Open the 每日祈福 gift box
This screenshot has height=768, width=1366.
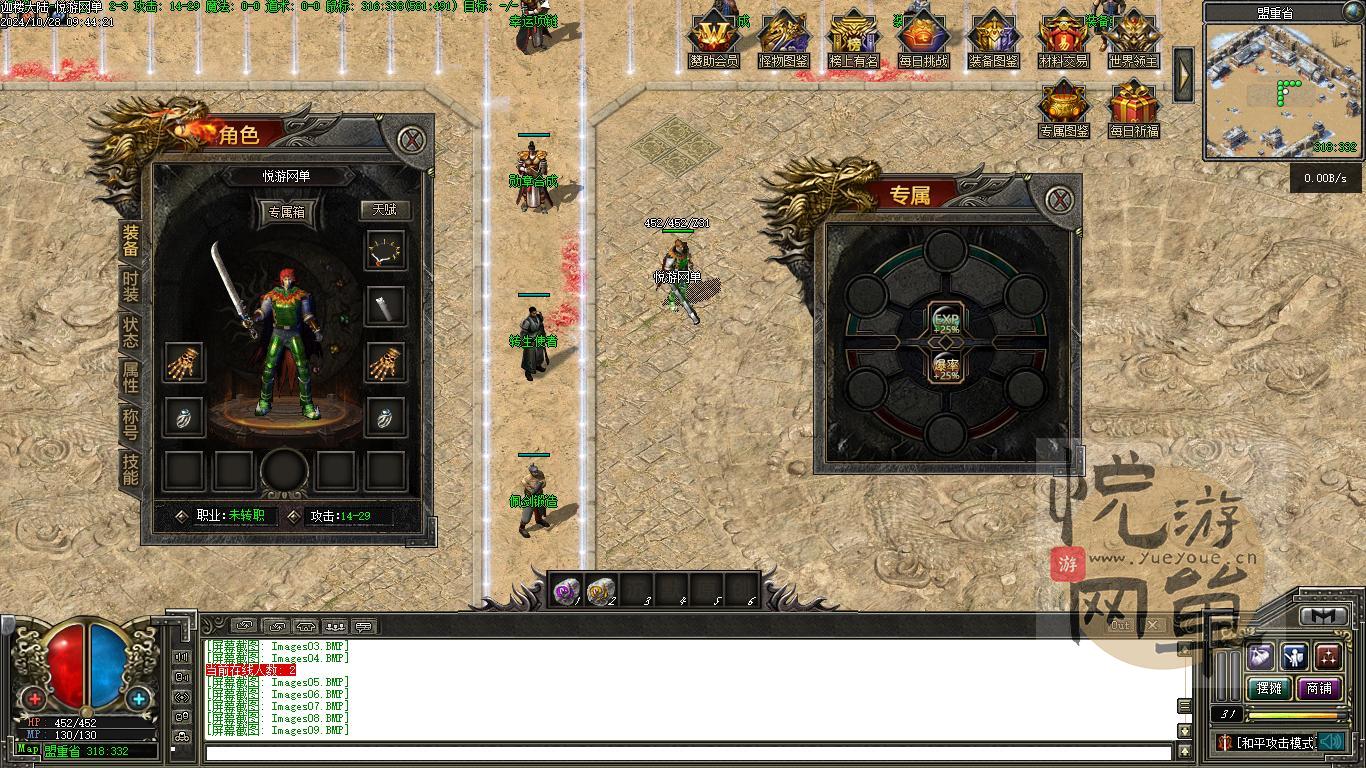coord(1133,108)
